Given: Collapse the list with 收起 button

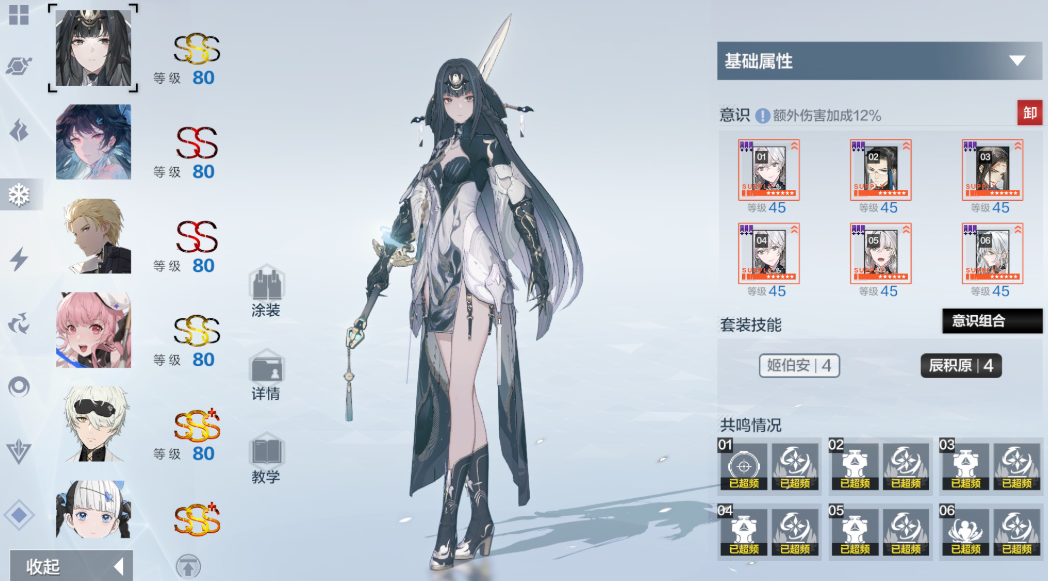Looking at the screenshot, I should coord(70,566).
